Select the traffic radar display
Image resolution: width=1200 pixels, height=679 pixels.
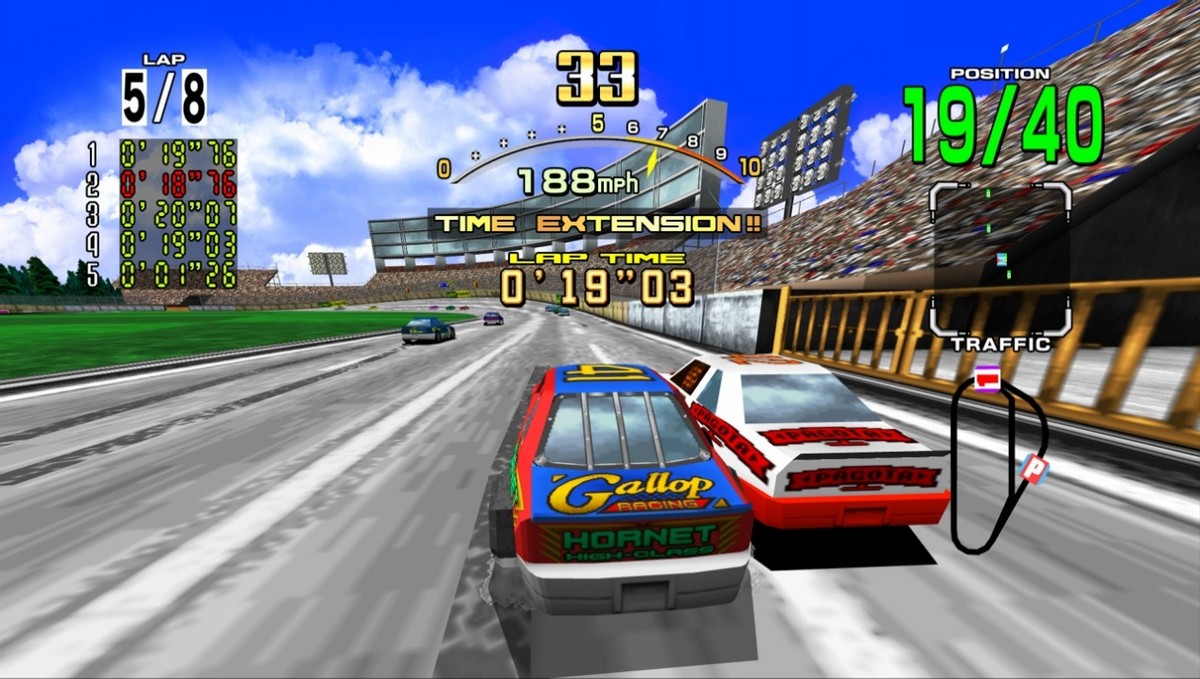[x=1000, y=259]
